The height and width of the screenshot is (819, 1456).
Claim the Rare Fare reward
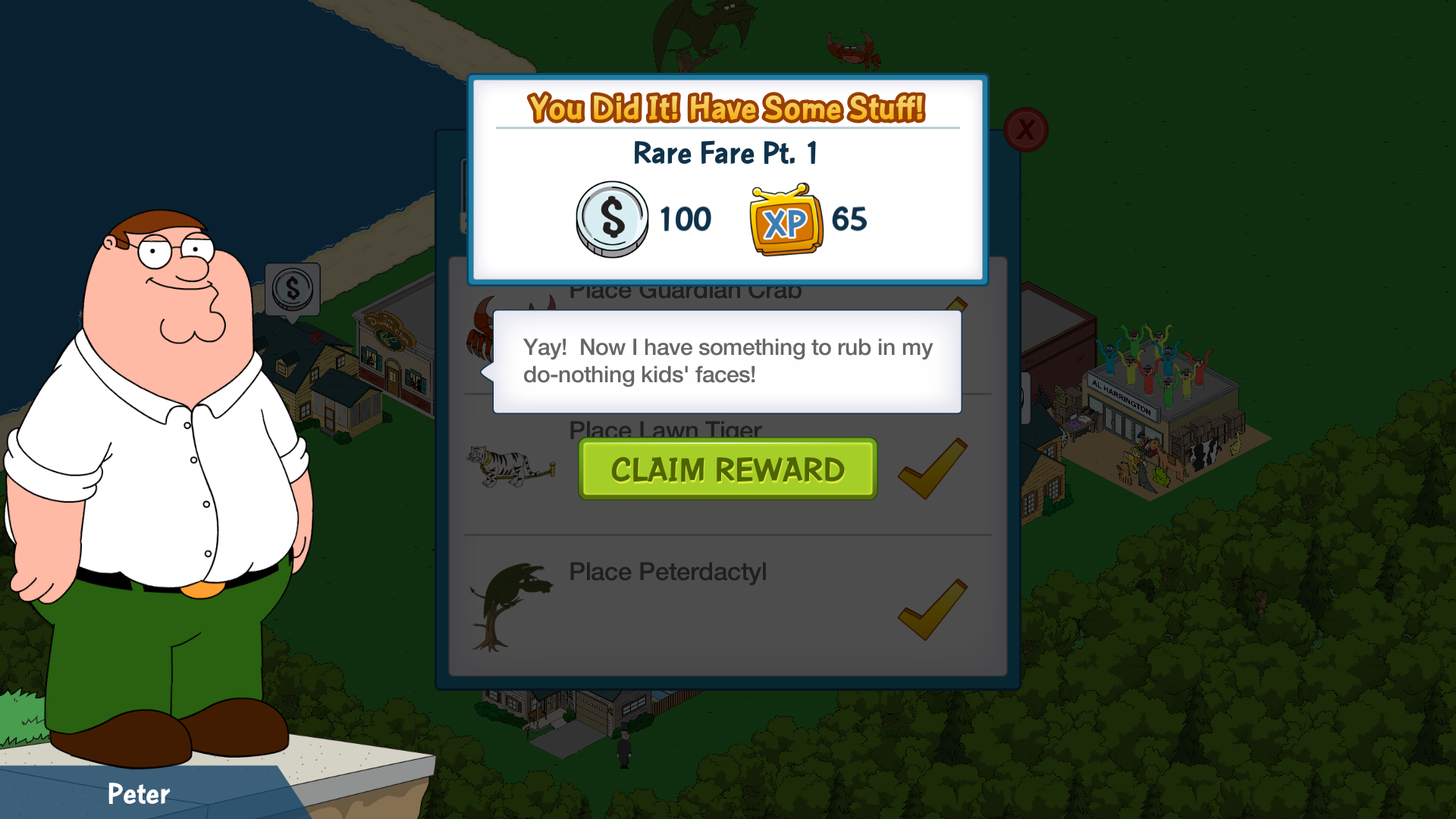coord(727,469)
